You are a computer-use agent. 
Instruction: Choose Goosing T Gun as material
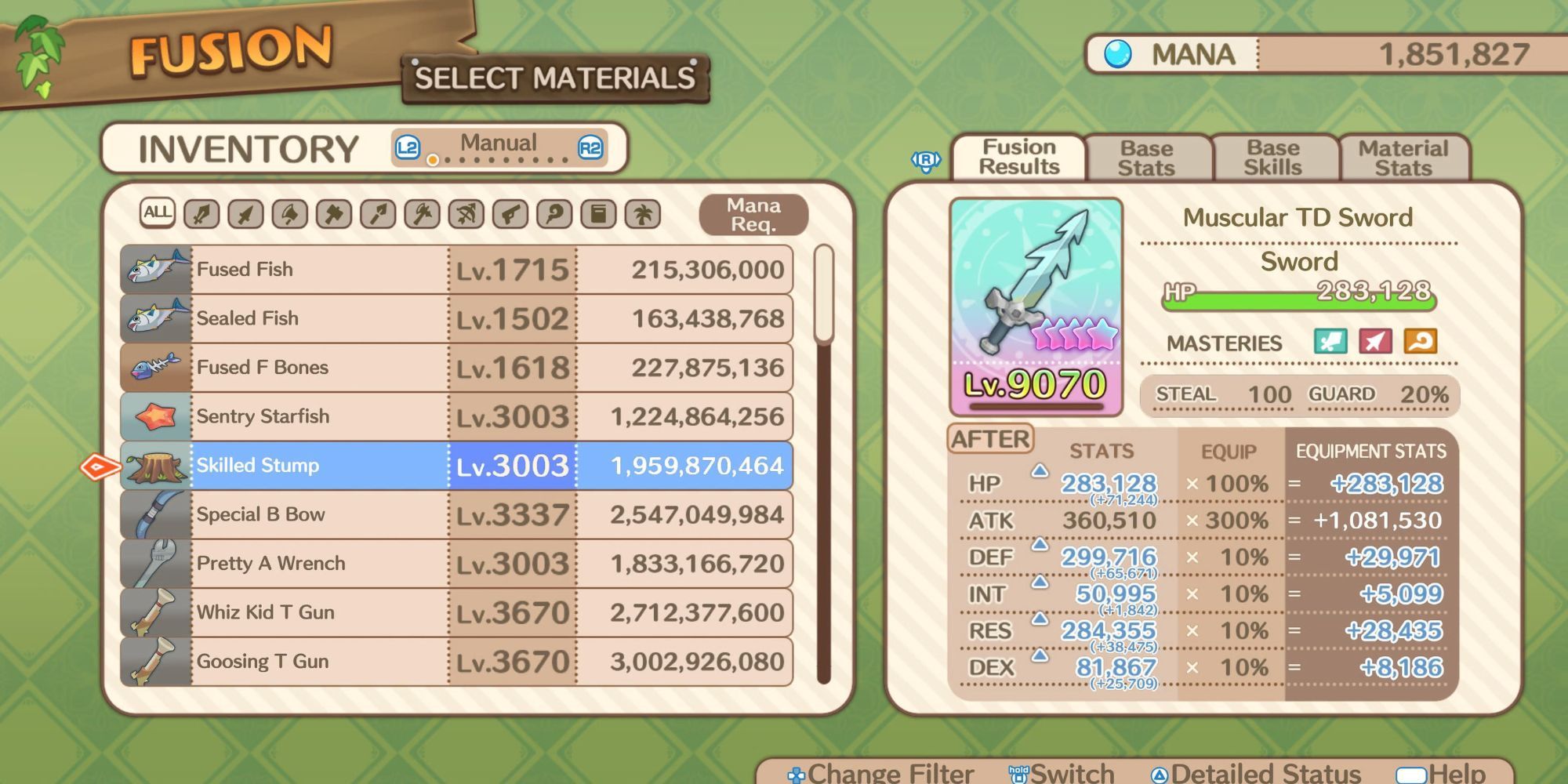456,662
